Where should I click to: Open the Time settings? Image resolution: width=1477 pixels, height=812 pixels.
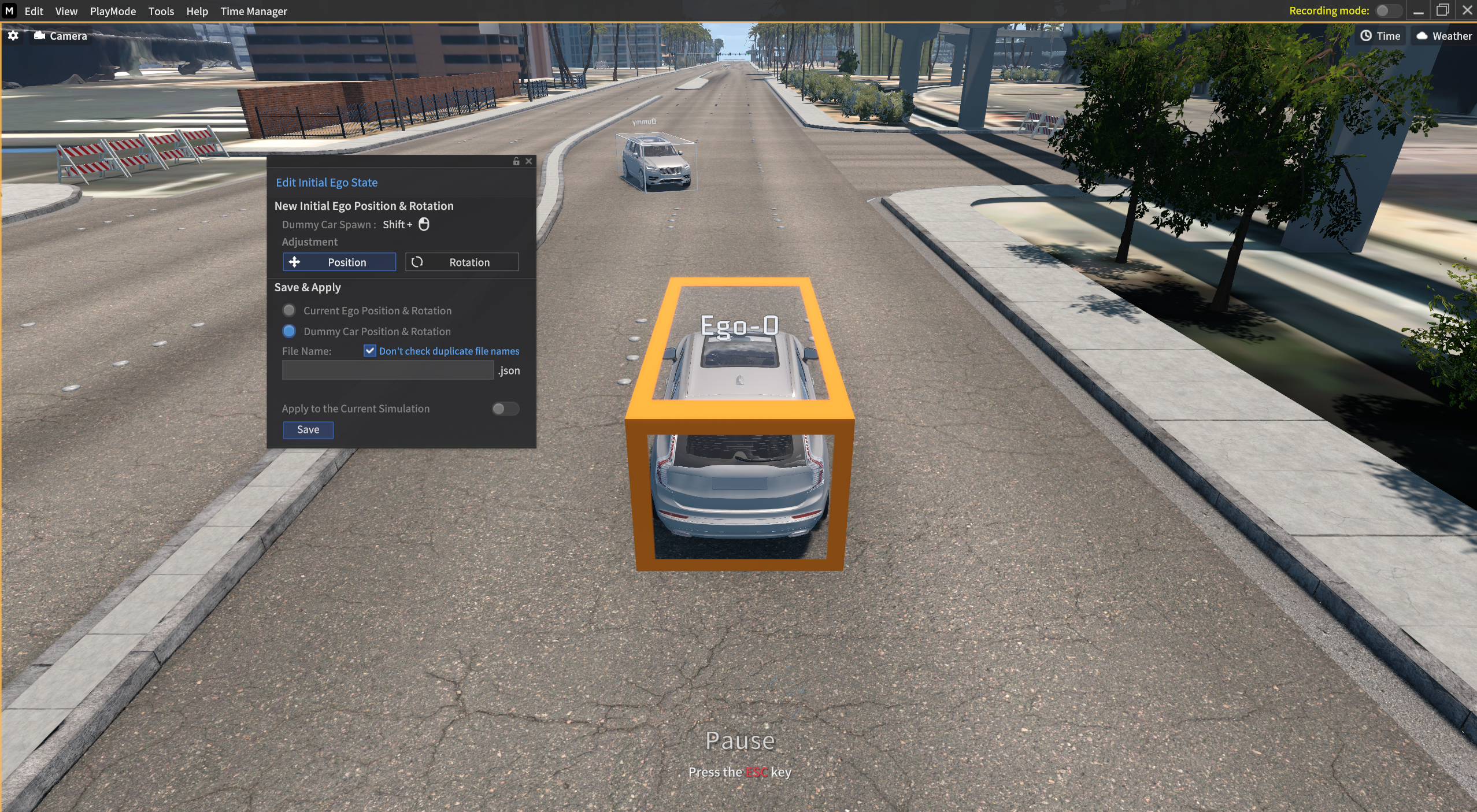tap(1380, 36)
